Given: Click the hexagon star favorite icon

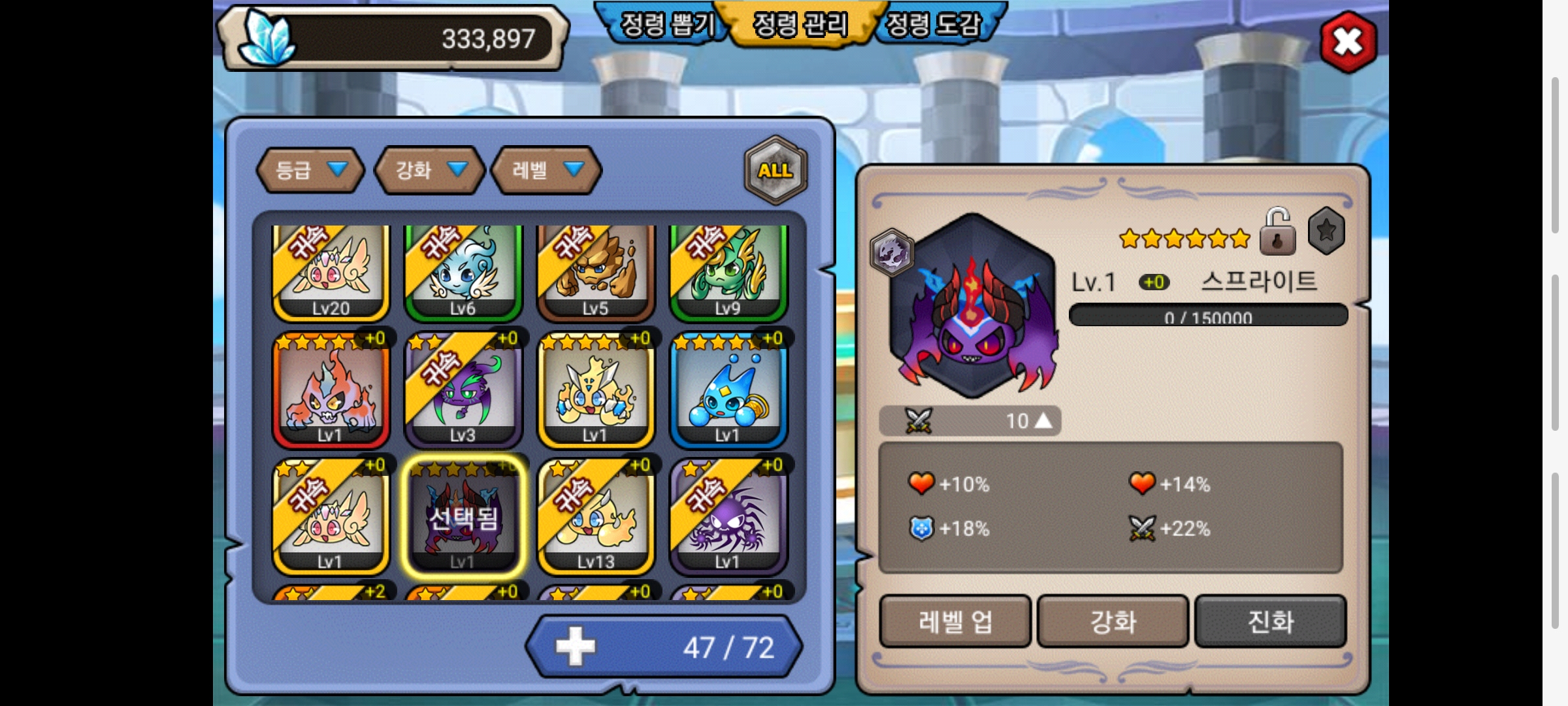Looking at the screenshot, I should tap(1326, 231).
